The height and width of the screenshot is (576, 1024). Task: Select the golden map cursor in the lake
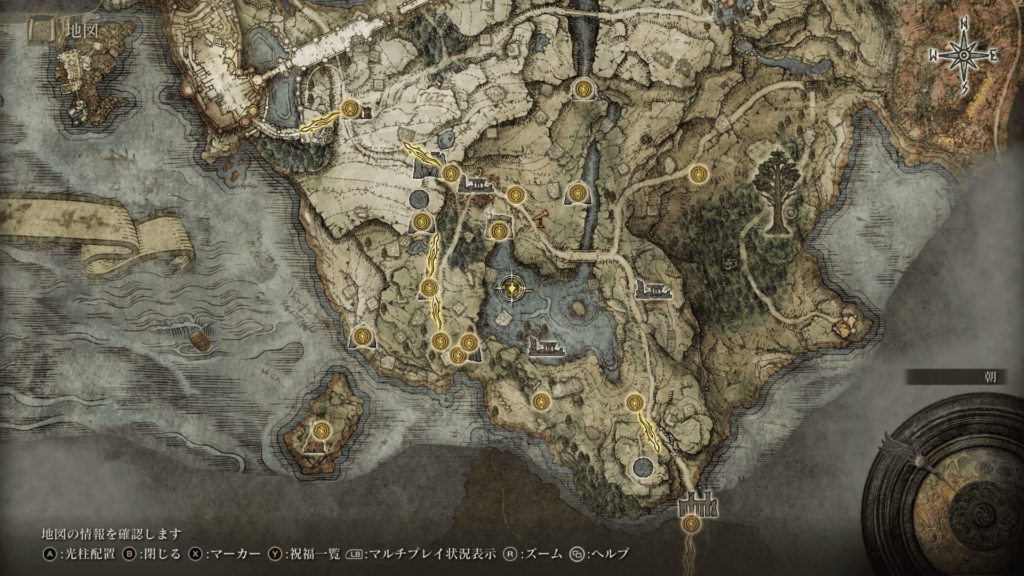click(513, 289)
